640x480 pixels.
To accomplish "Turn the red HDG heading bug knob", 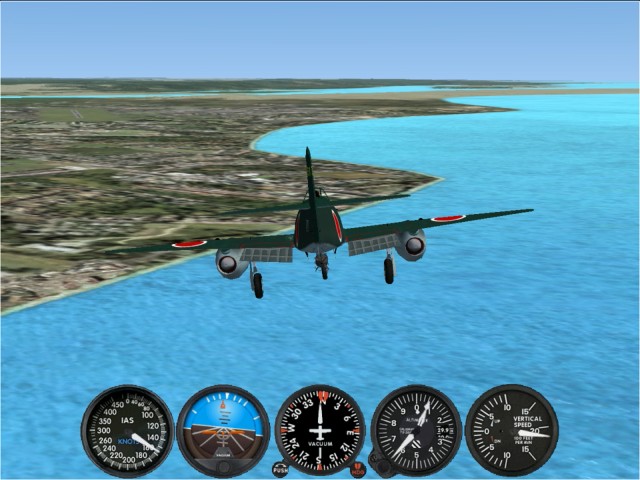I will 358,468.
